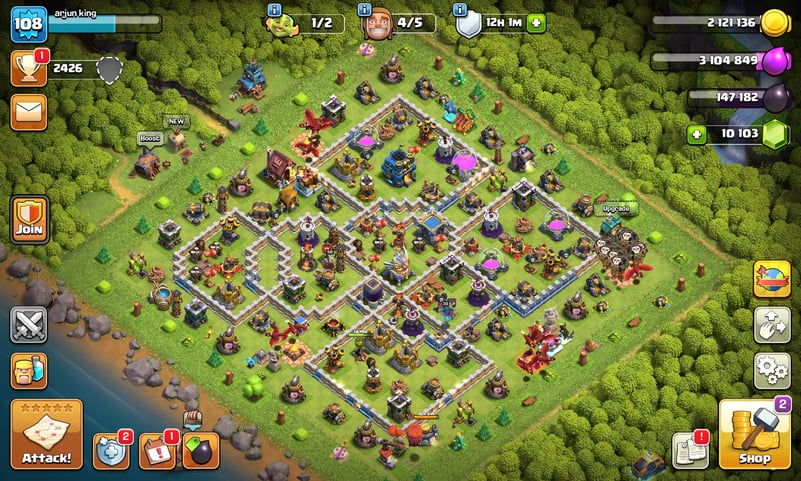This screenshot has height=481, width=801.
Task: Open the news papers button
Action: click(x=690, y=451)
